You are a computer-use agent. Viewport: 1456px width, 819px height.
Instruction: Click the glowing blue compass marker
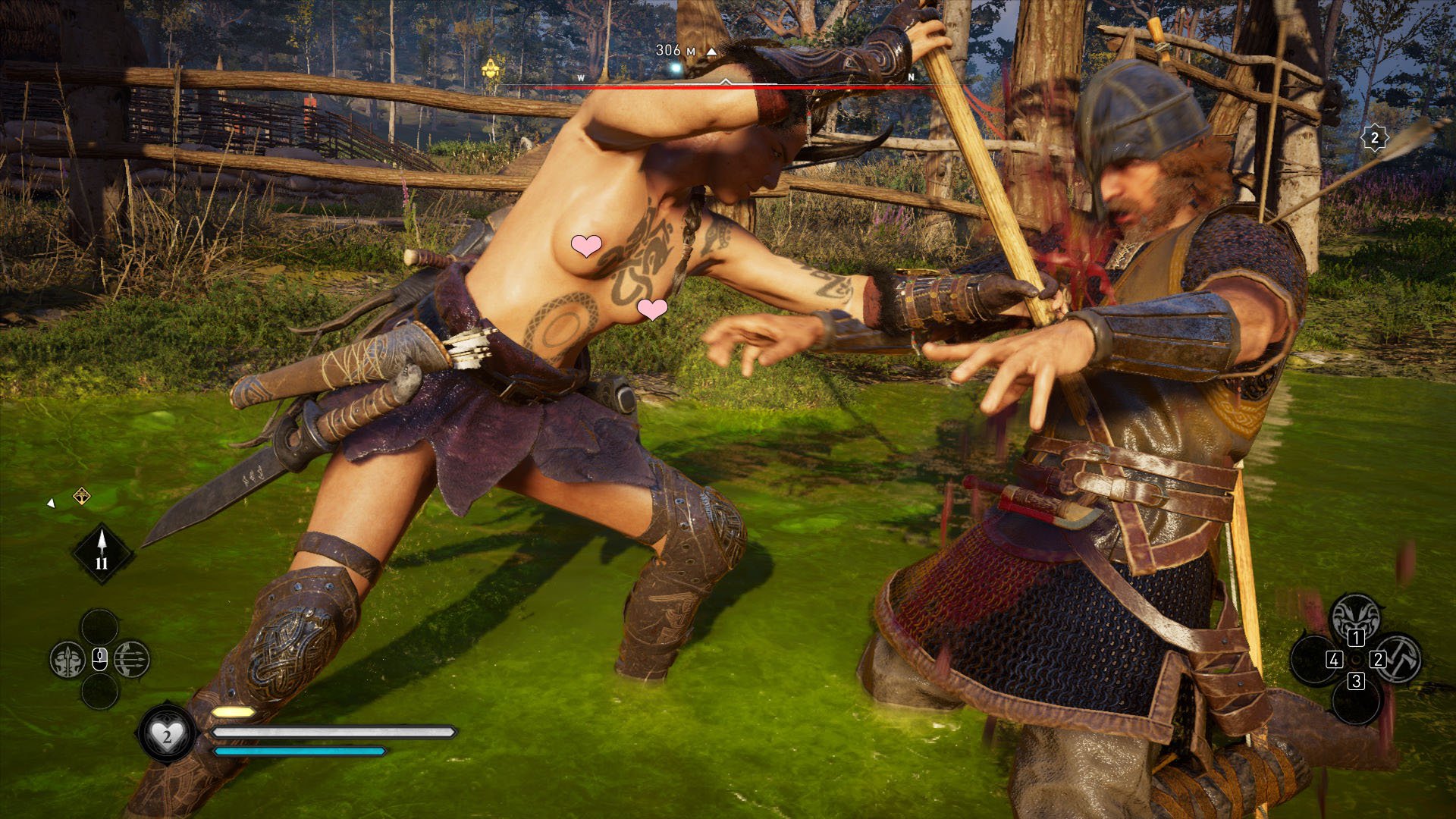coord(673,70)
